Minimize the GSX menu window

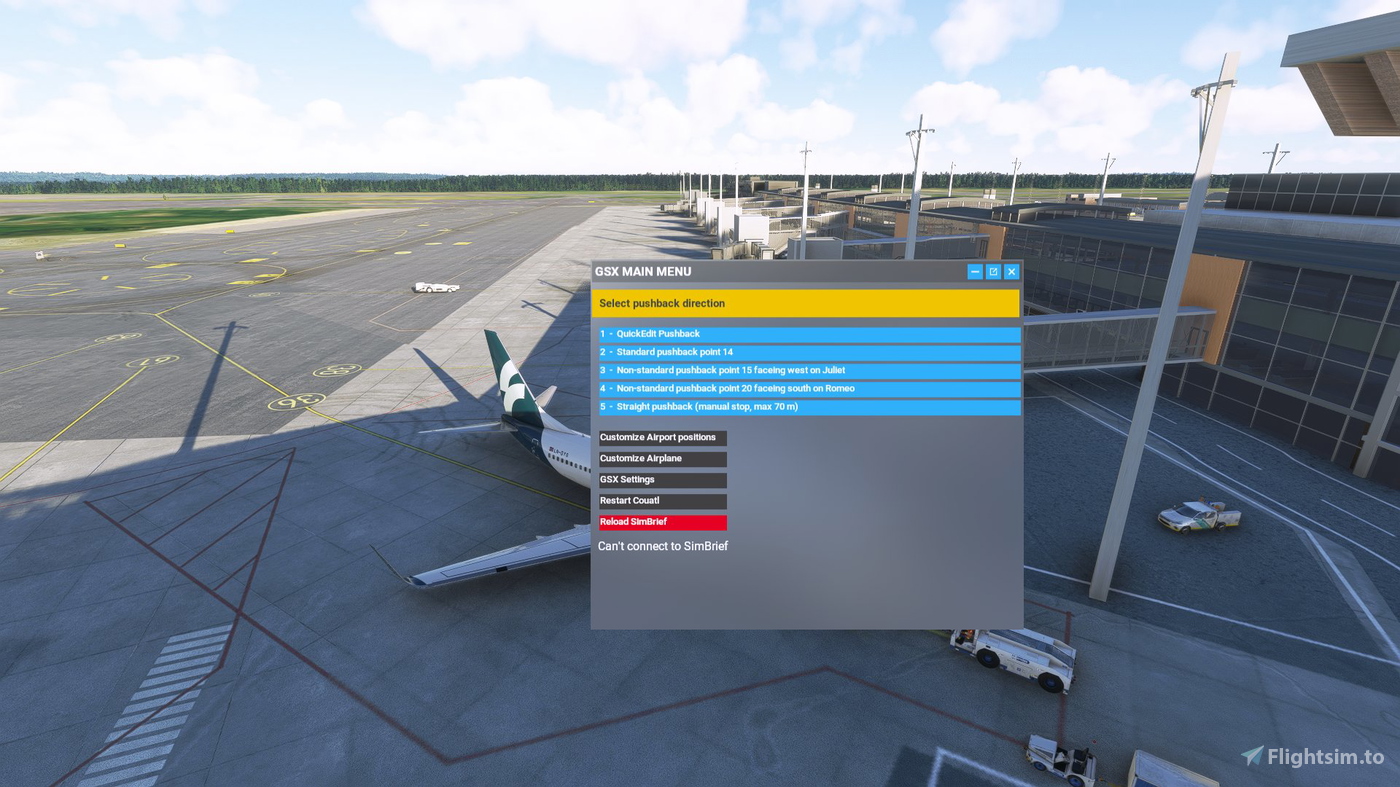click(x=974, y=271)
